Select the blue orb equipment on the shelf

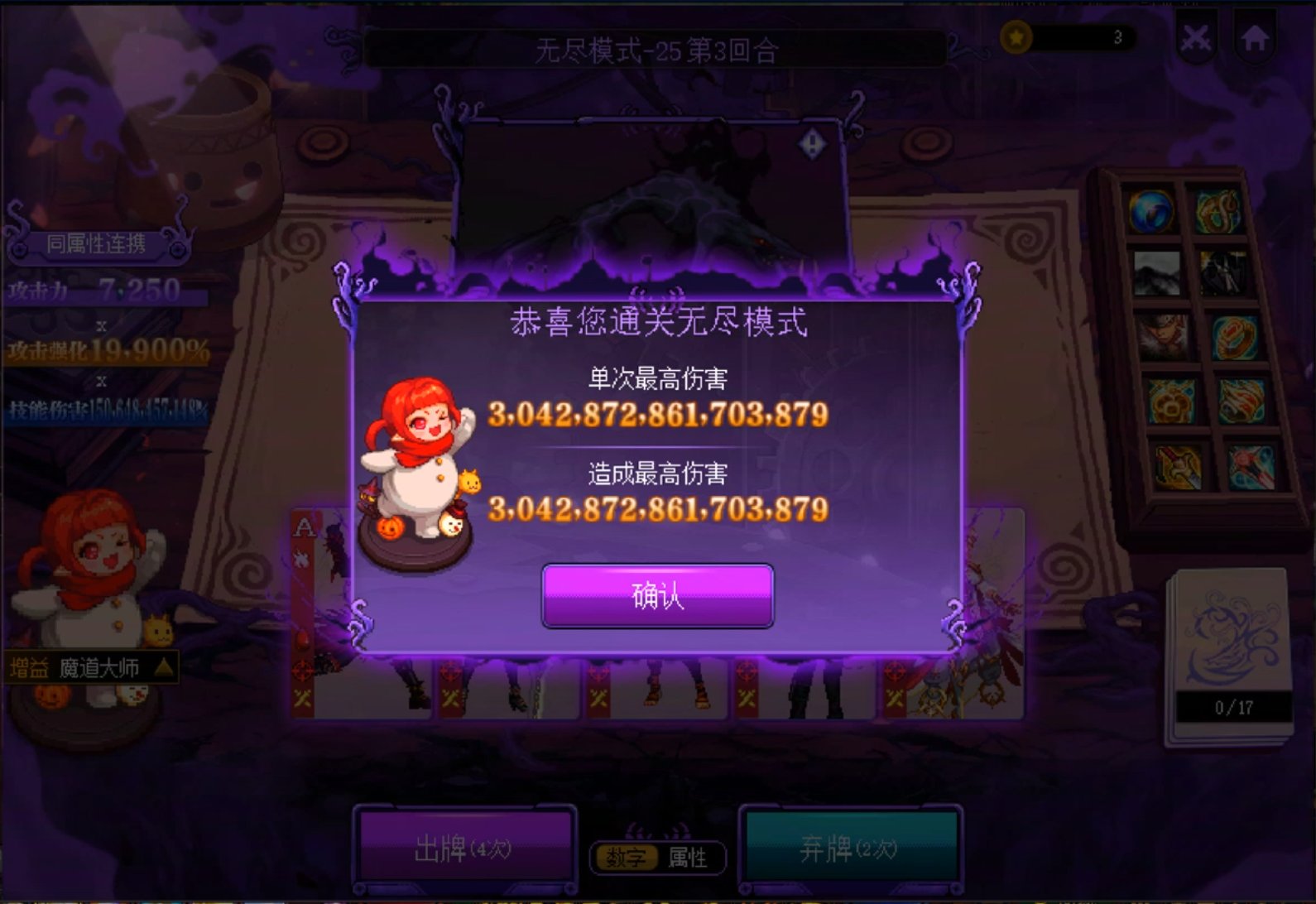tap(1152, 212)
